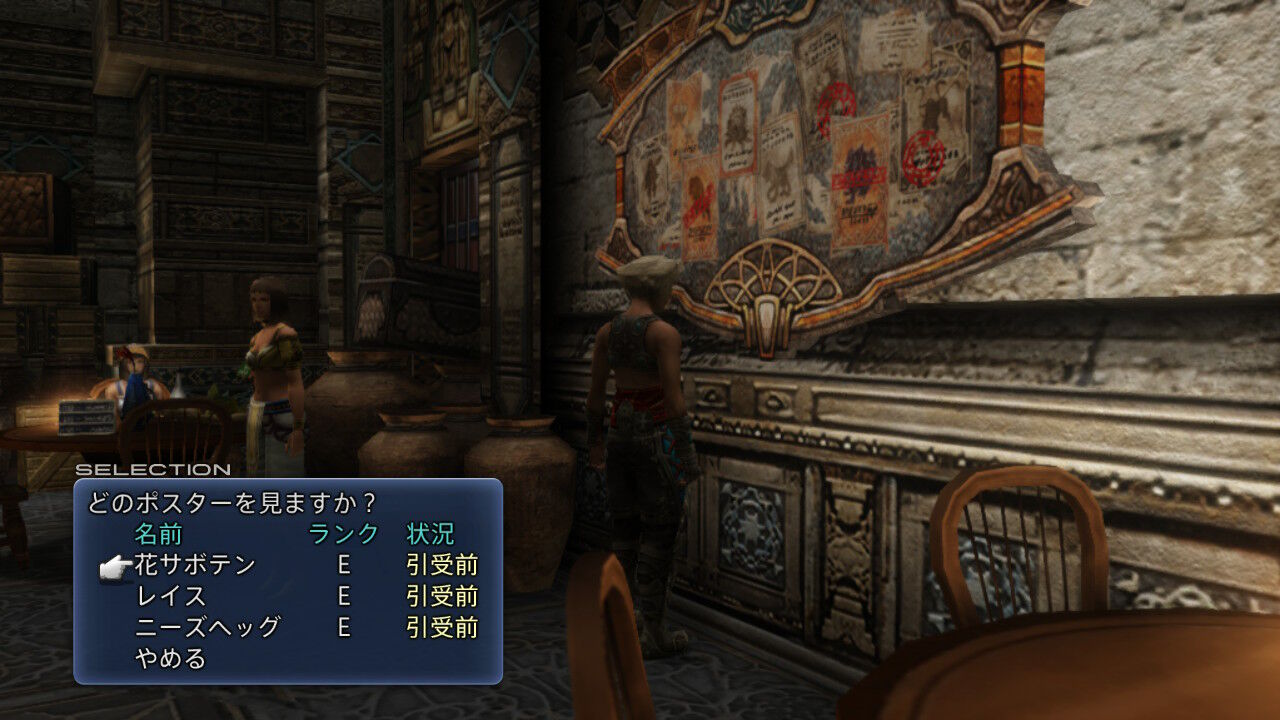
Task: Click the leftmost faded poster on the board
Action: tap(652, 178)
